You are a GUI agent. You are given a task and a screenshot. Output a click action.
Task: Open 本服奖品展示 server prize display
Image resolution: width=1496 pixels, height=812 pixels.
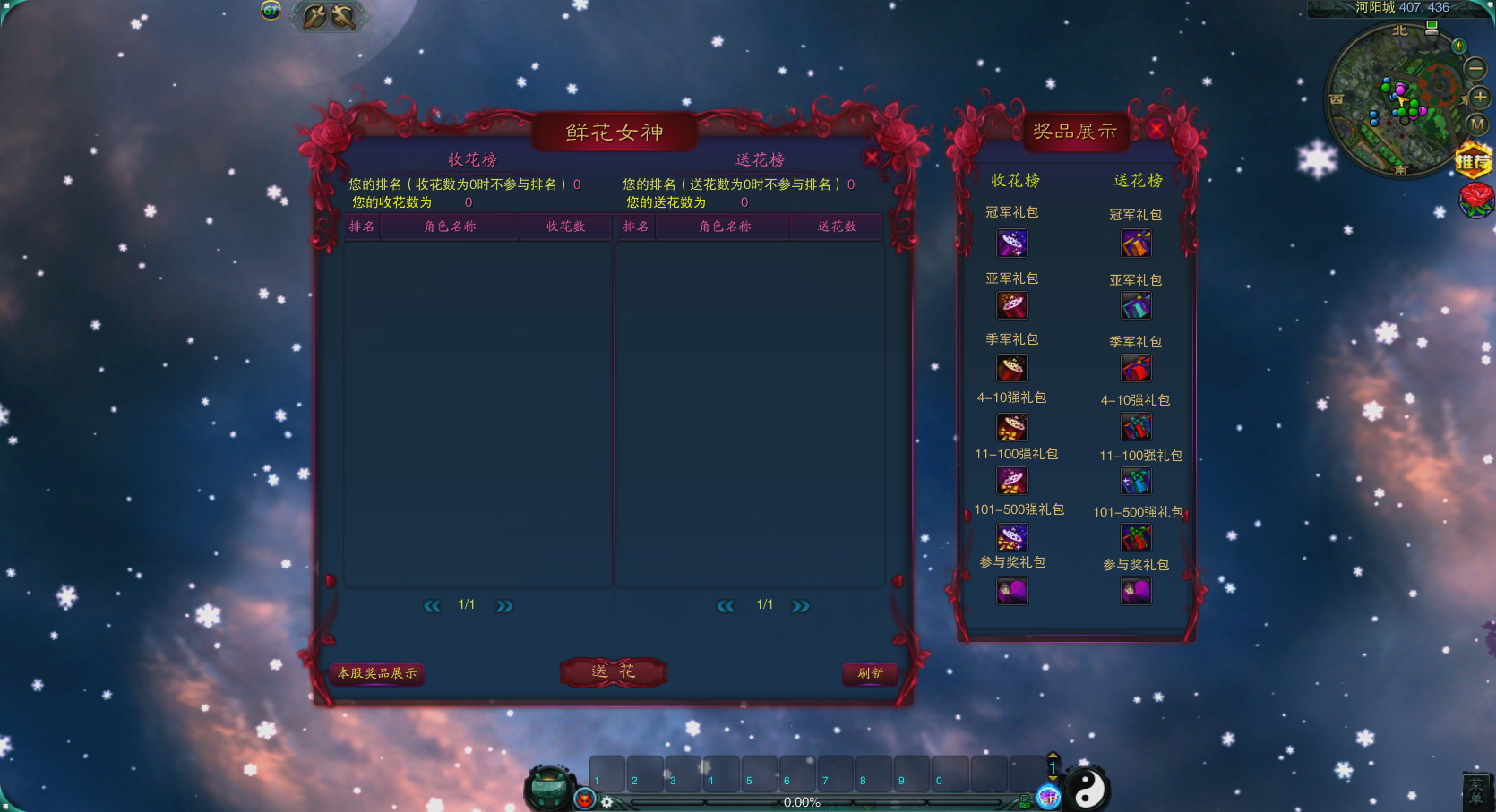click(x=377, y=673)
